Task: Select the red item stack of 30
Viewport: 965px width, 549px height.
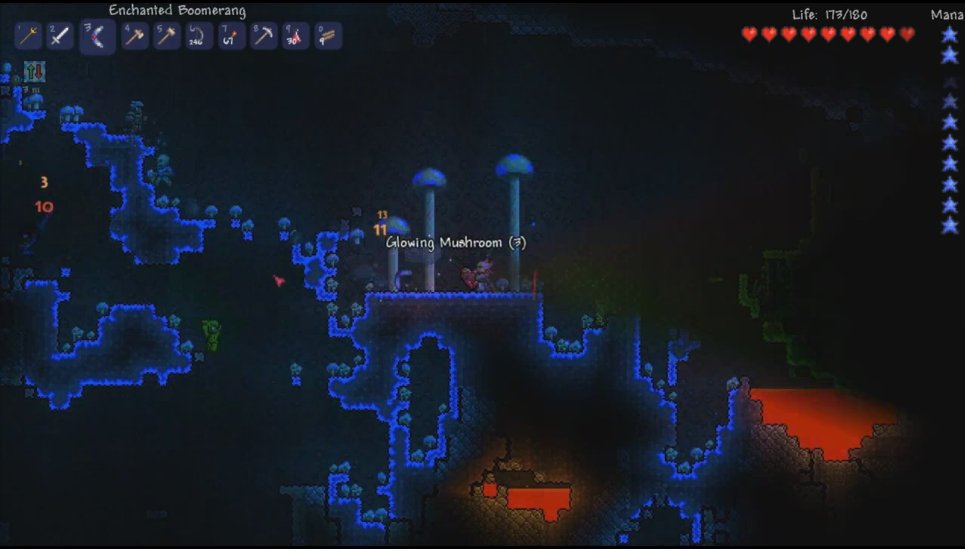Action: tap(295, 37)
